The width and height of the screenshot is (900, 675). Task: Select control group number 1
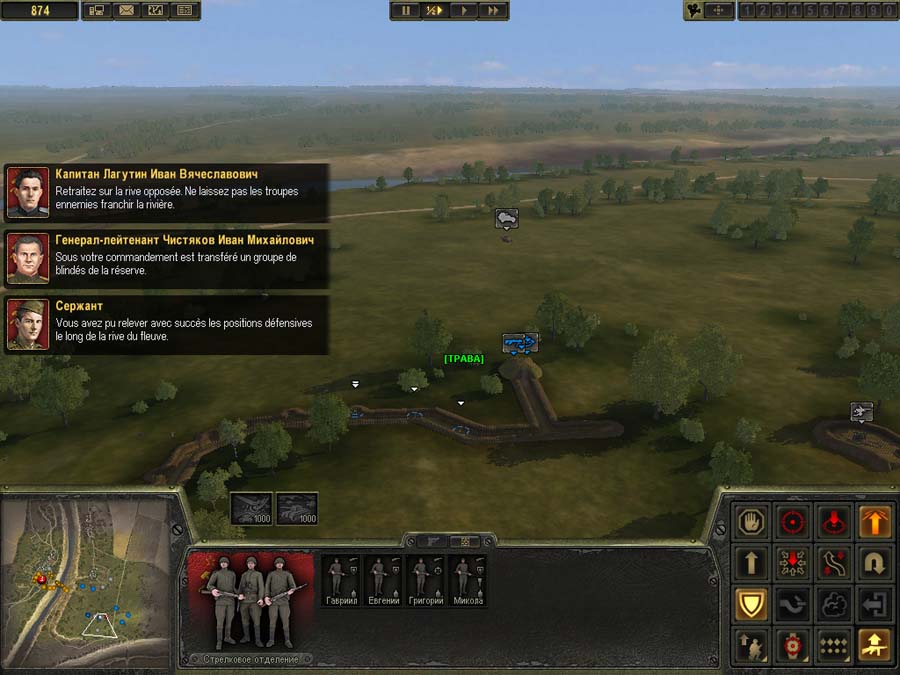747,11
